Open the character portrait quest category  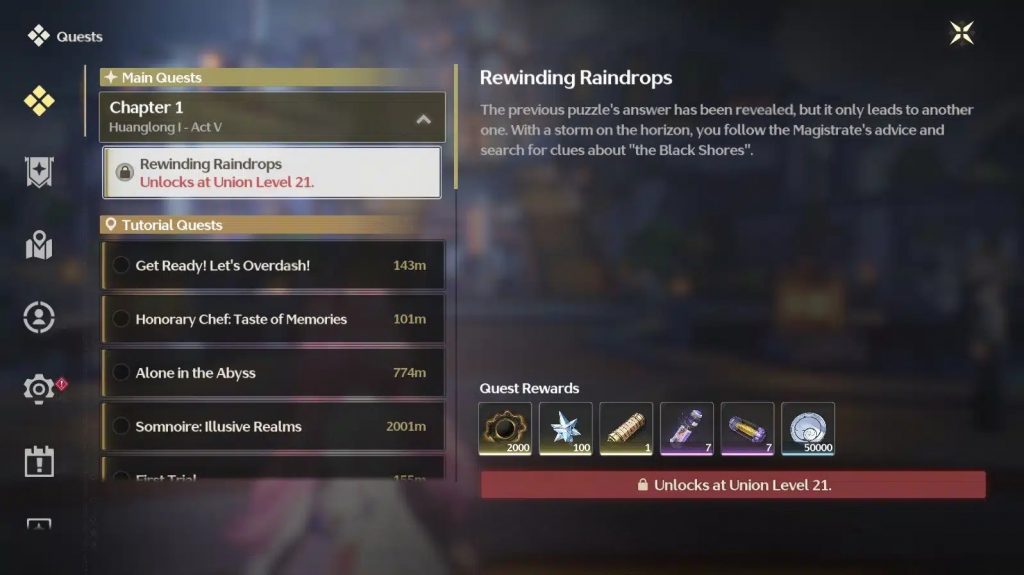[39, 317]
